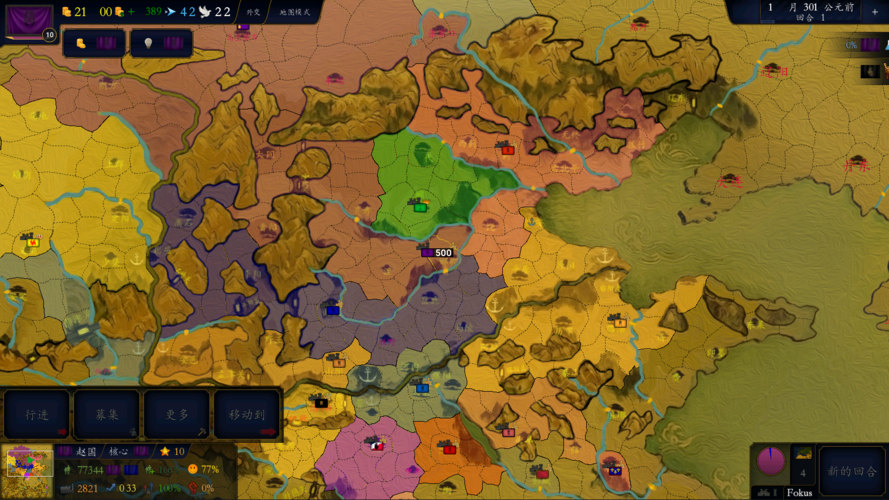Screen dimensions: 889x500
Task: End turn with 新的回合 button
Action: (852, 470)
